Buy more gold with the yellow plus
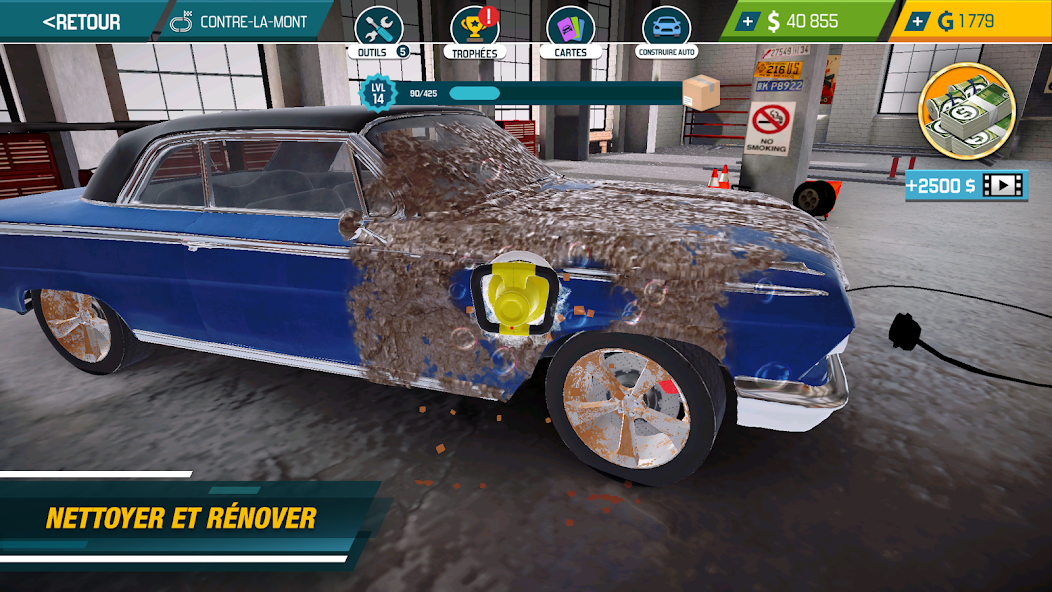The image size is (1052, 592). pos(917,22)
